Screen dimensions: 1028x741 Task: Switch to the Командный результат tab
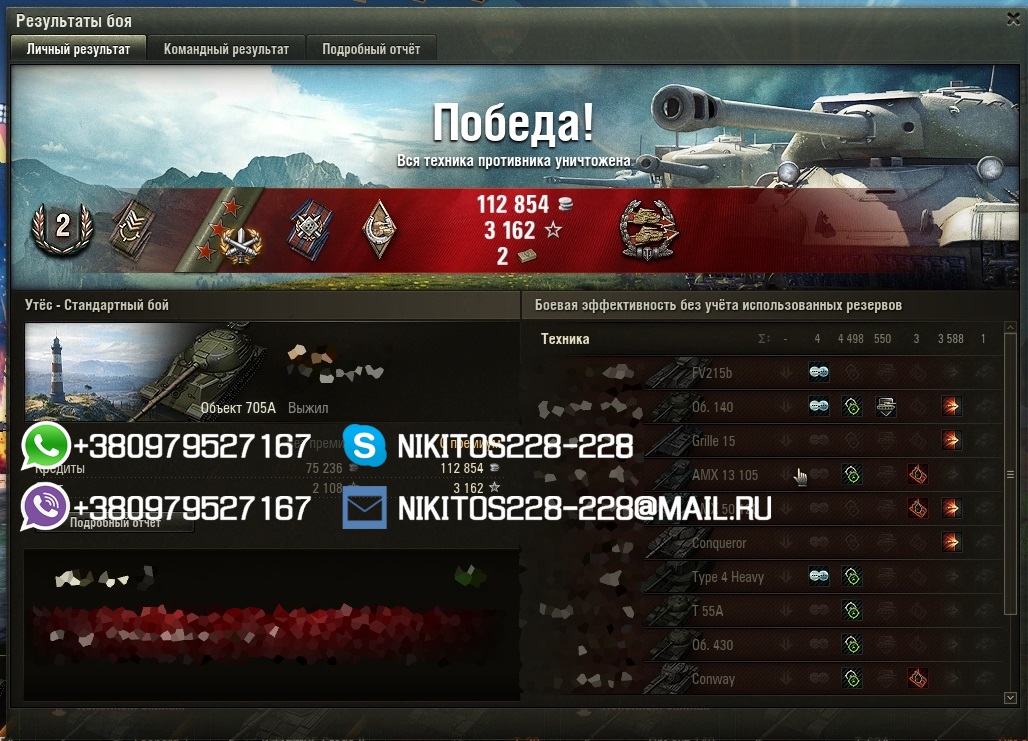click(226, 49)
